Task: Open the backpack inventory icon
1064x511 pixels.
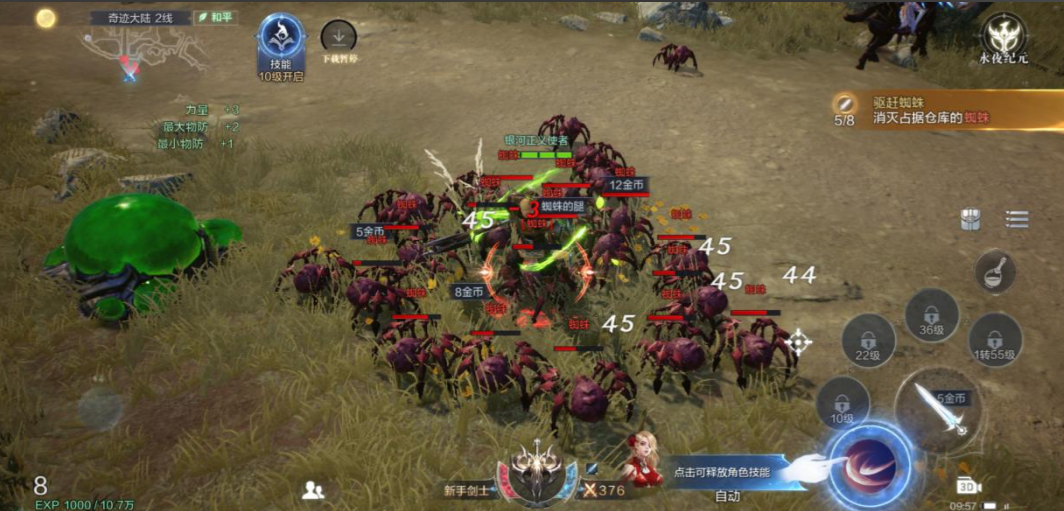Action: pyautogui.click(x=970, y=220)
